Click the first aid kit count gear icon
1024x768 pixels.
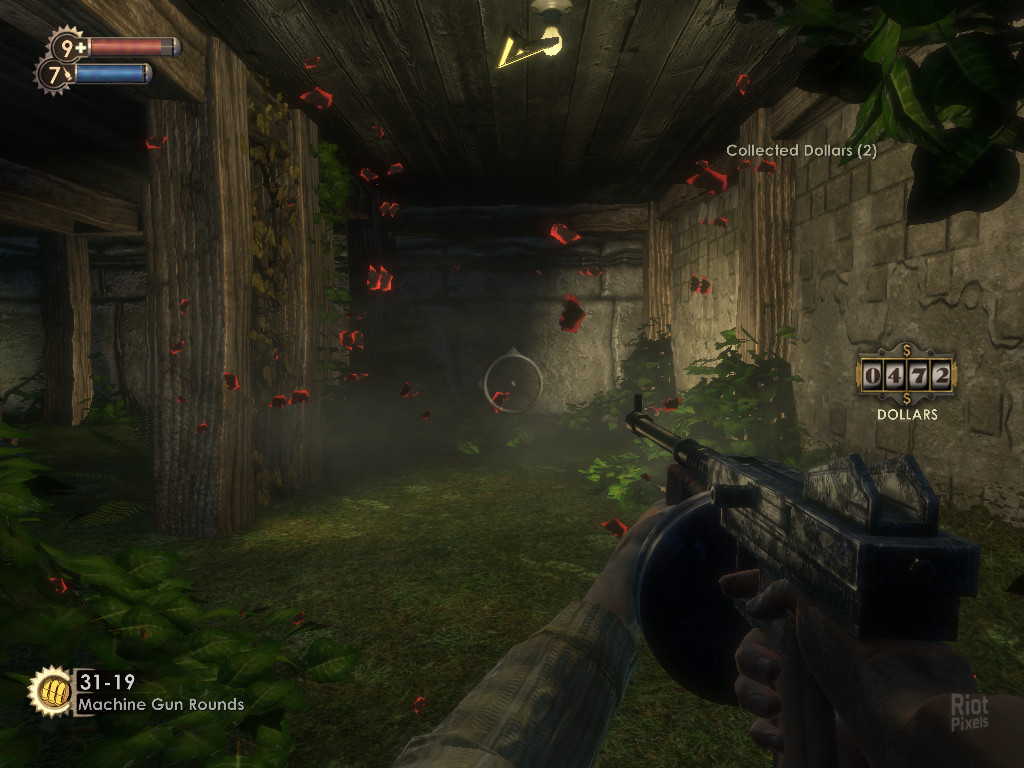coord(68,47)
